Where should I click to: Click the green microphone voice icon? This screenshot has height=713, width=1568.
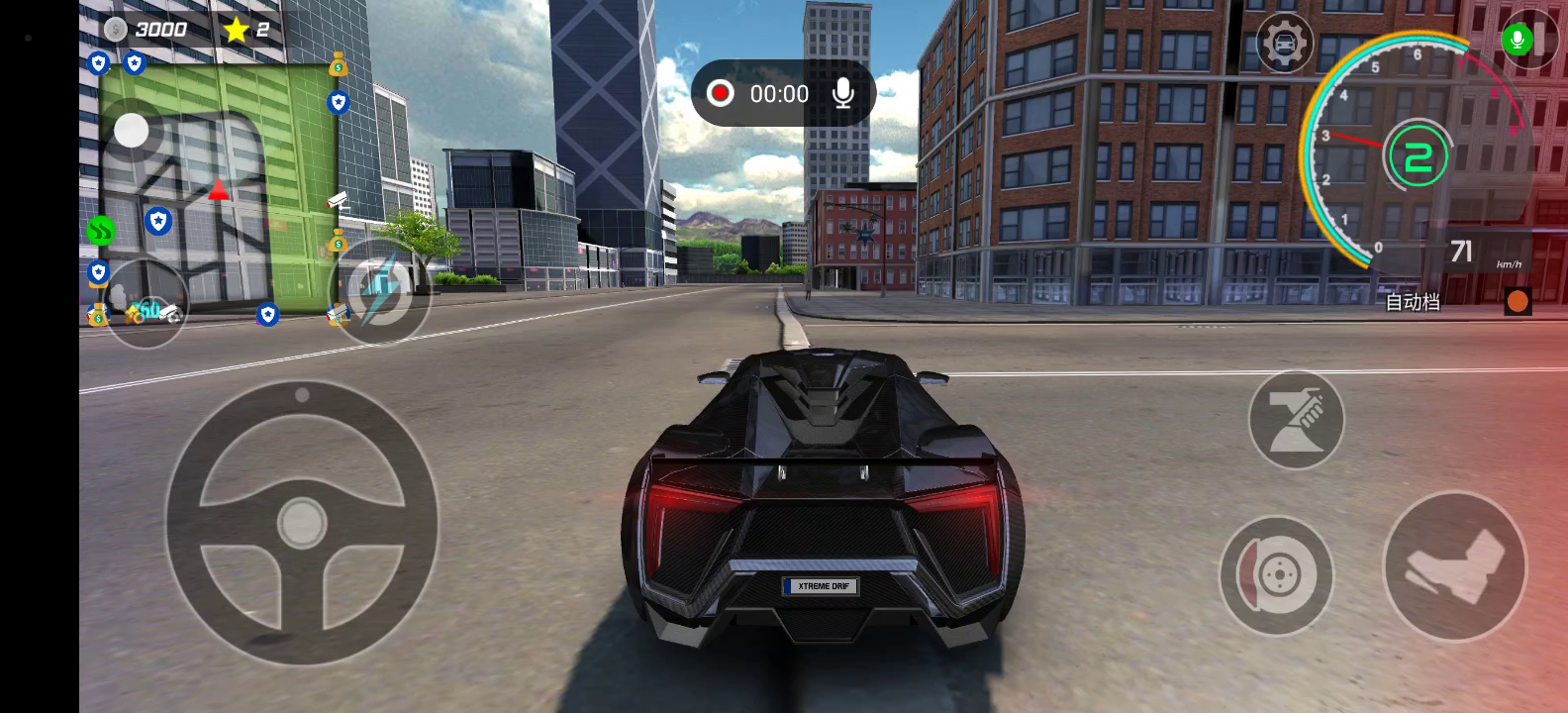1517,40
